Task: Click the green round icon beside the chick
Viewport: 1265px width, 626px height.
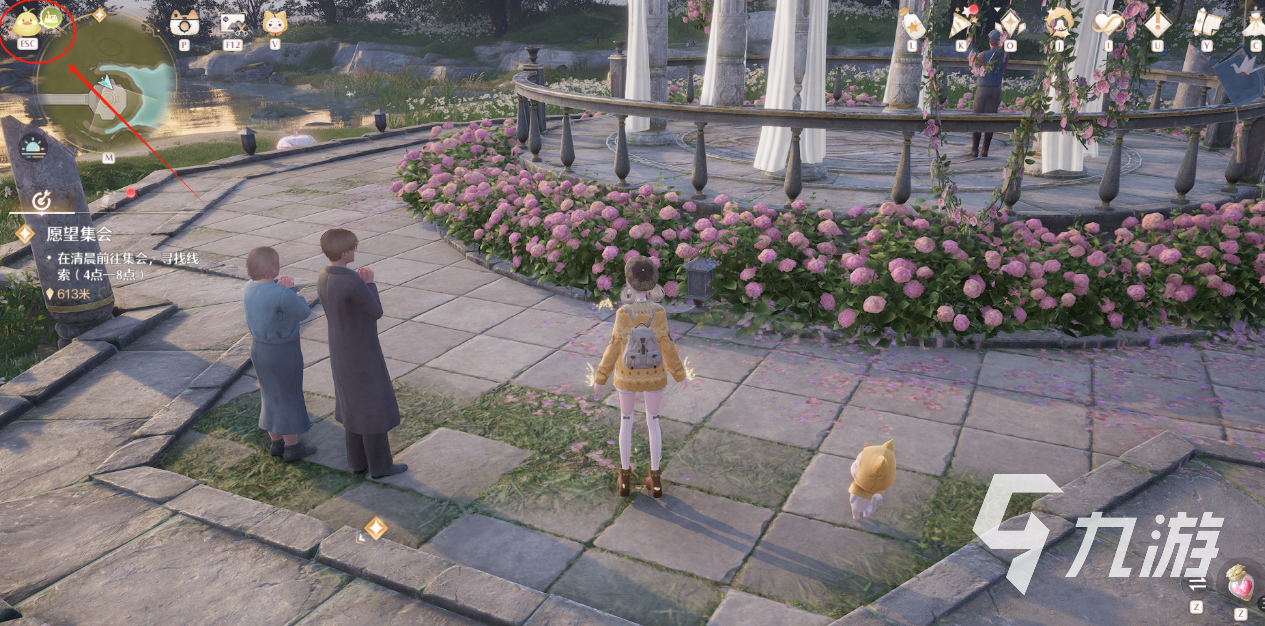Action: 52,18
